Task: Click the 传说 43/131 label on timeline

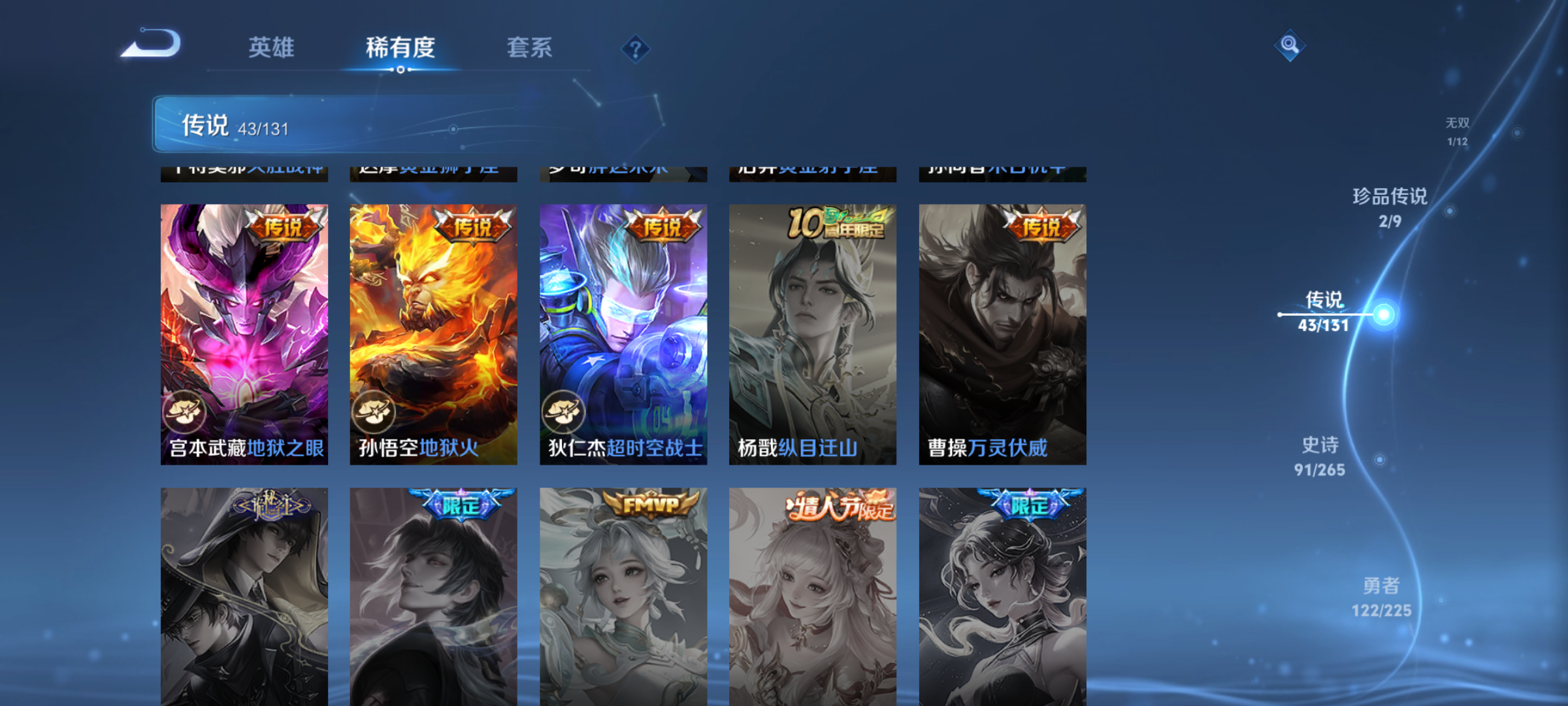Action: (x=1325, y=311)
